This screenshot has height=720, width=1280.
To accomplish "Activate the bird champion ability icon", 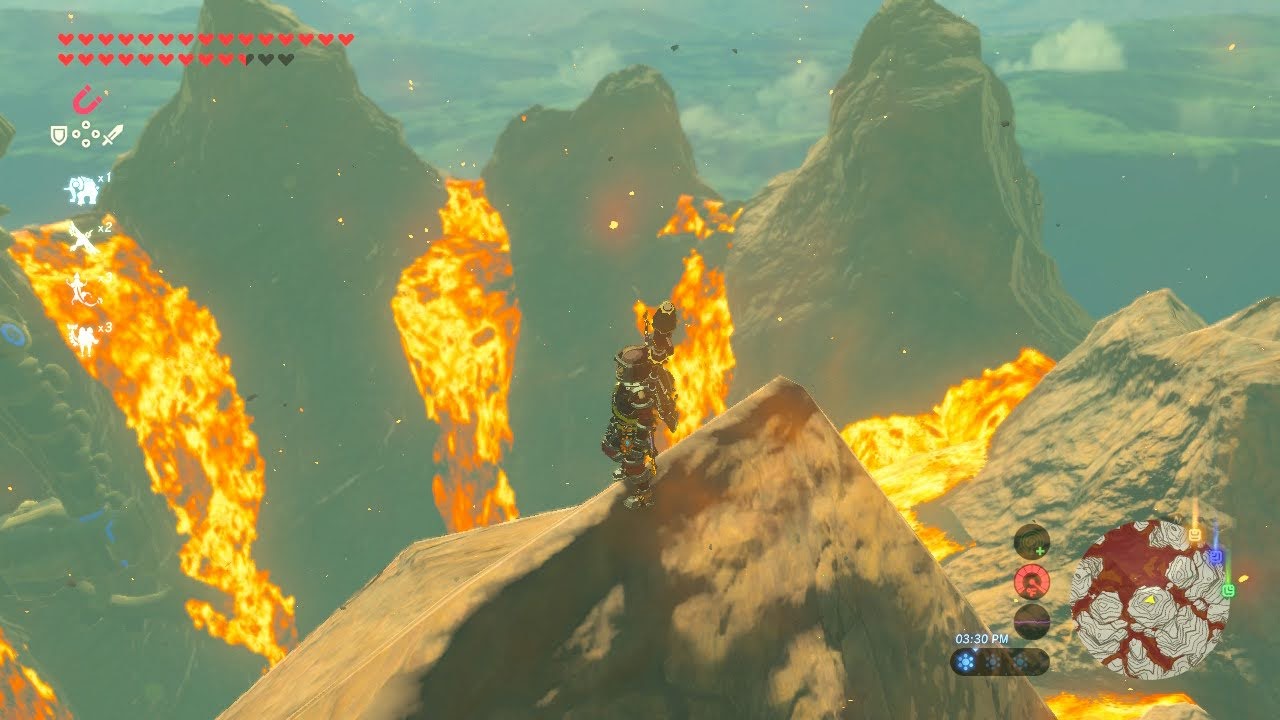I will [82, 239].
